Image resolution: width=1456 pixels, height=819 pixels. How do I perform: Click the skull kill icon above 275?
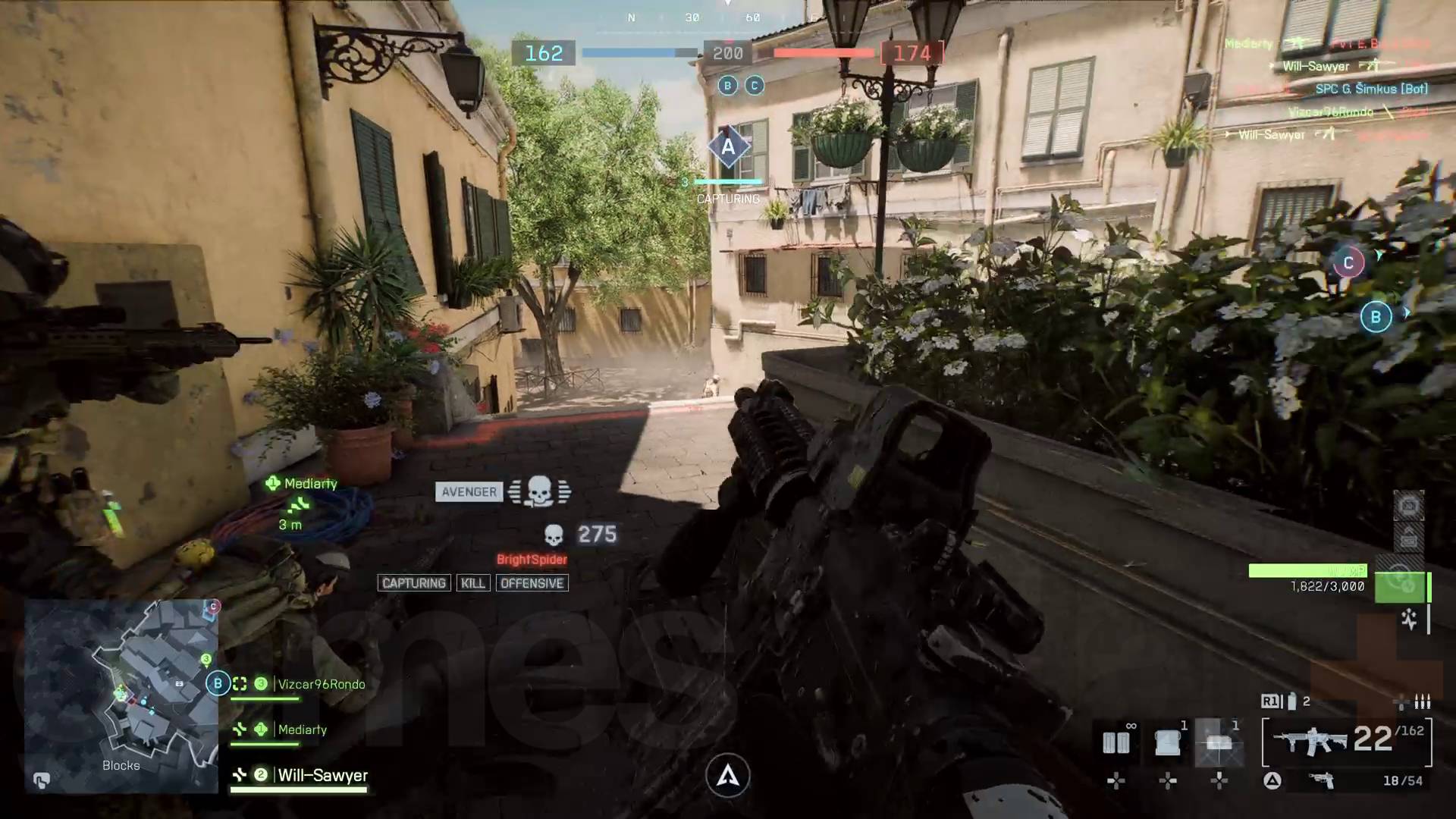(556, 535)
